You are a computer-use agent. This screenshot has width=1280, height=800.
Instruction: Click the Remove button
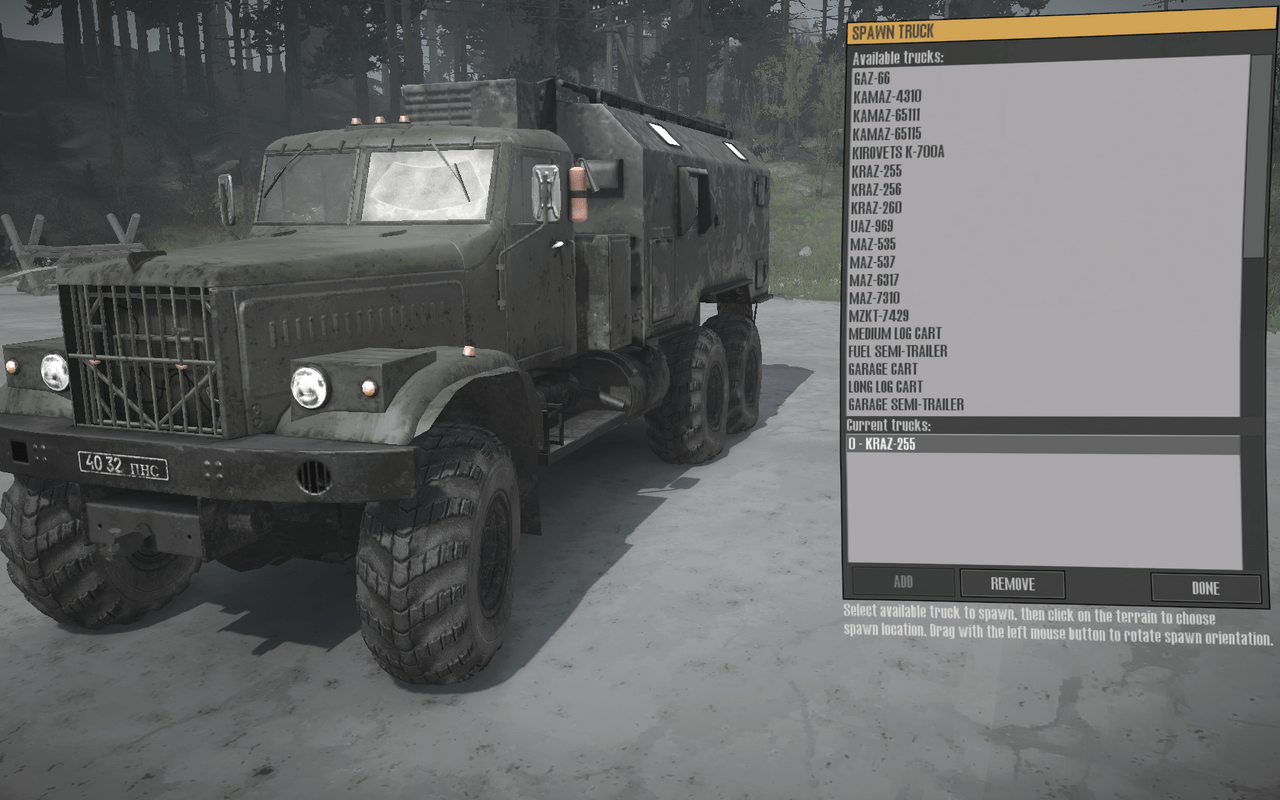click(x=1012, y=584)
